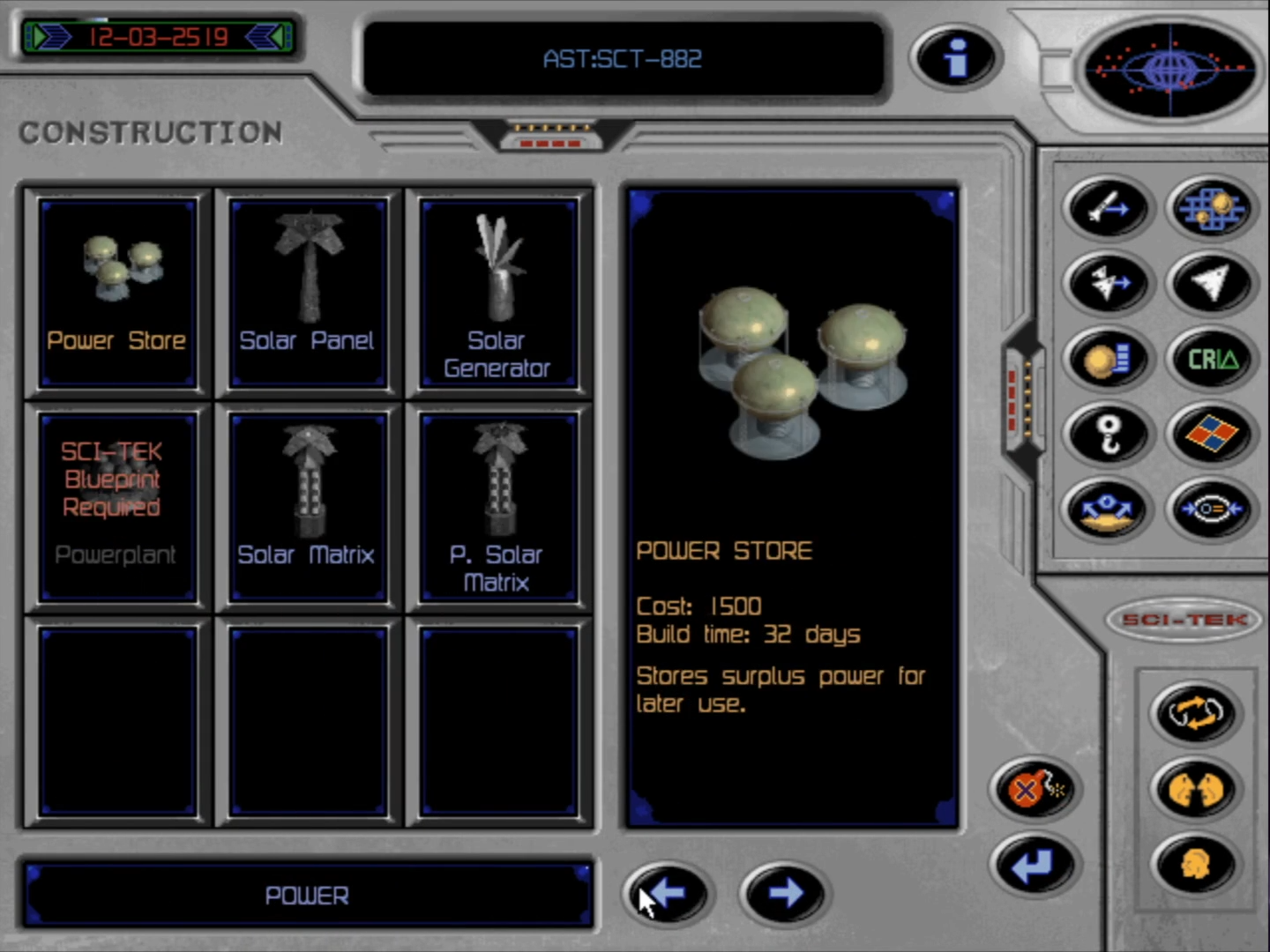Click the single orange head button
This screenshot has width=1270, height=952.
[1195, 865]
